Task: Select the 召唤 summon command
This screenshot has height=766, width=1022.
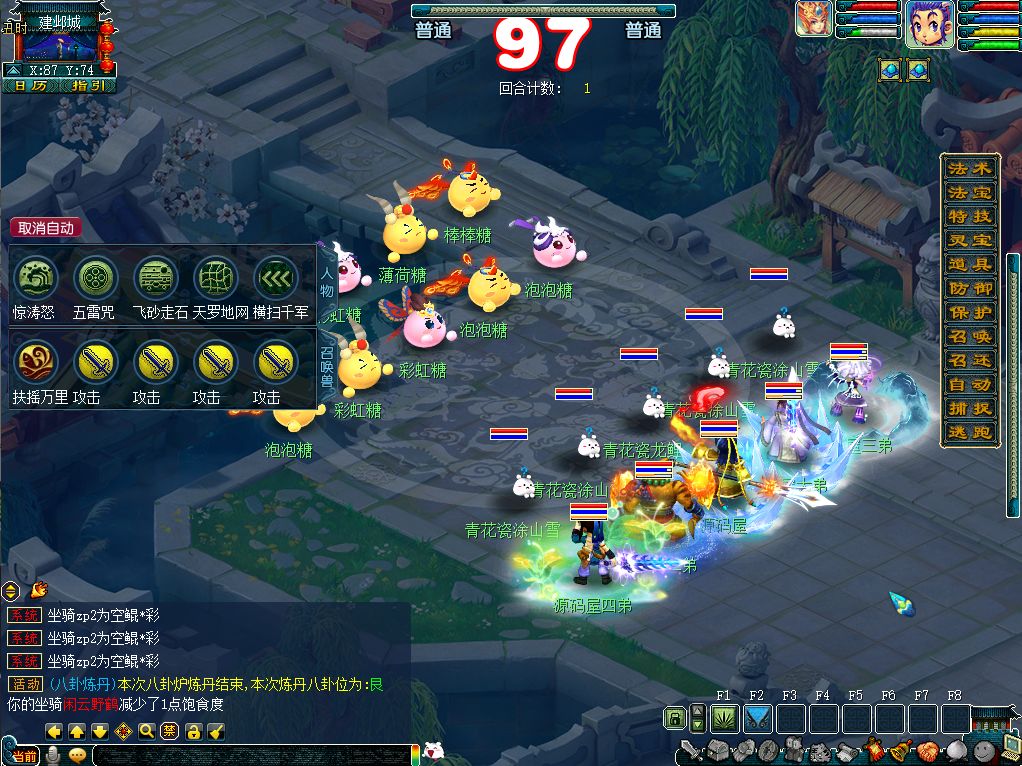Action: tap(969, 336)
